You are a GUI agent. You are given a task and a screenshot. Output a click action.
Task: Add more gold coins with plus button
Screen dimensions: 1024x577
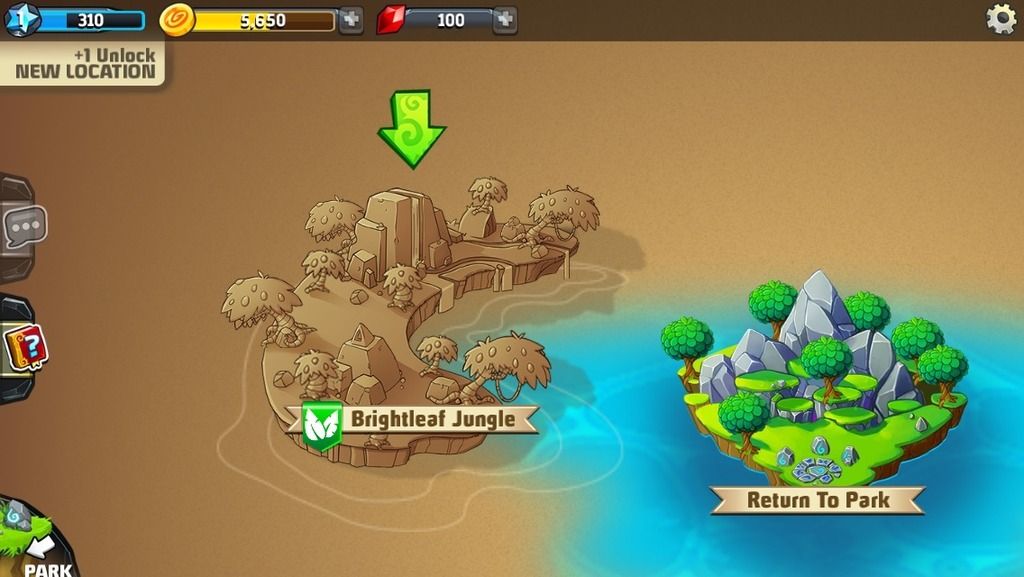pos(350,20)
